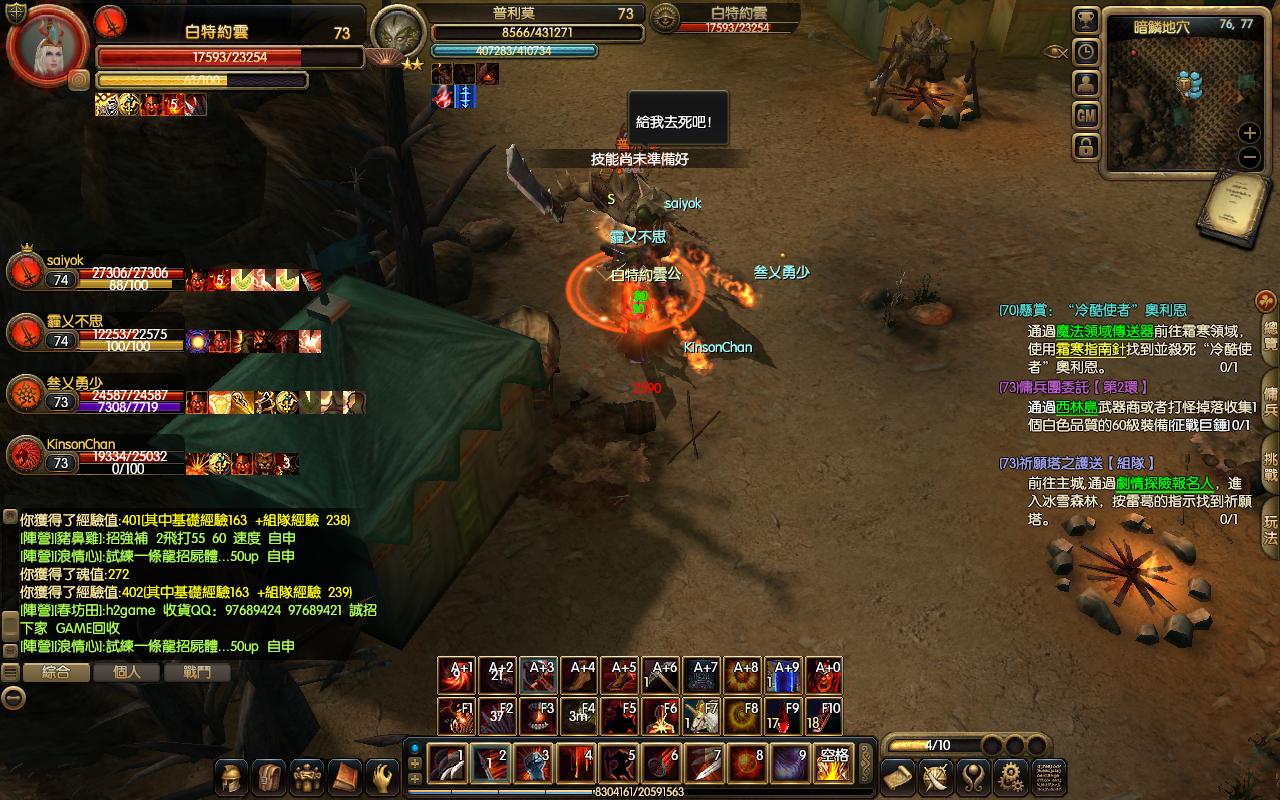
Task: Zoom in the minimap with plus button
Action: (x=1249, y=133)
